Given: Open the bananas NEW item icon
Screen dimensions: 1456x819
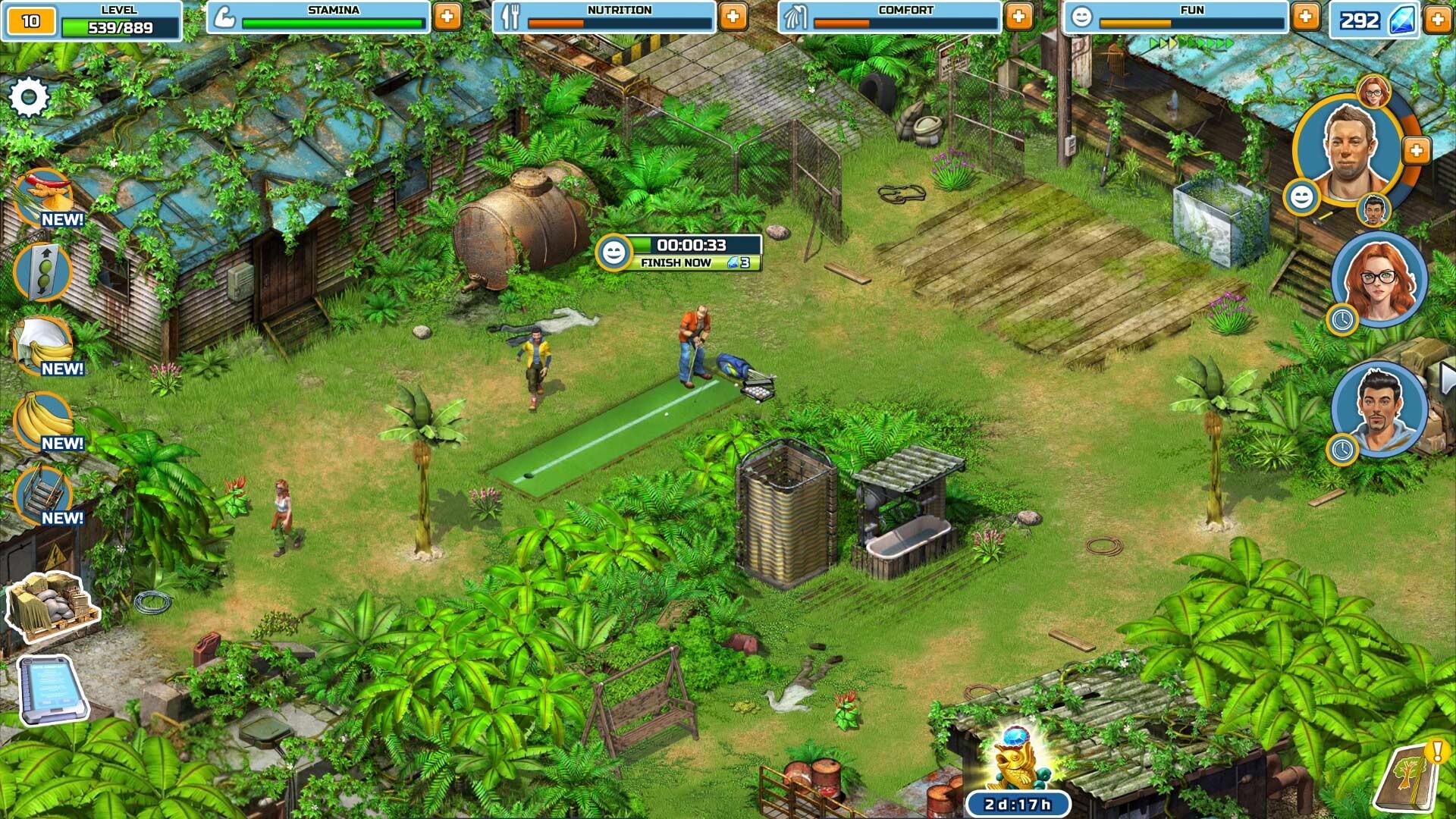Looking at the screenshot, I should click(43, 419).
